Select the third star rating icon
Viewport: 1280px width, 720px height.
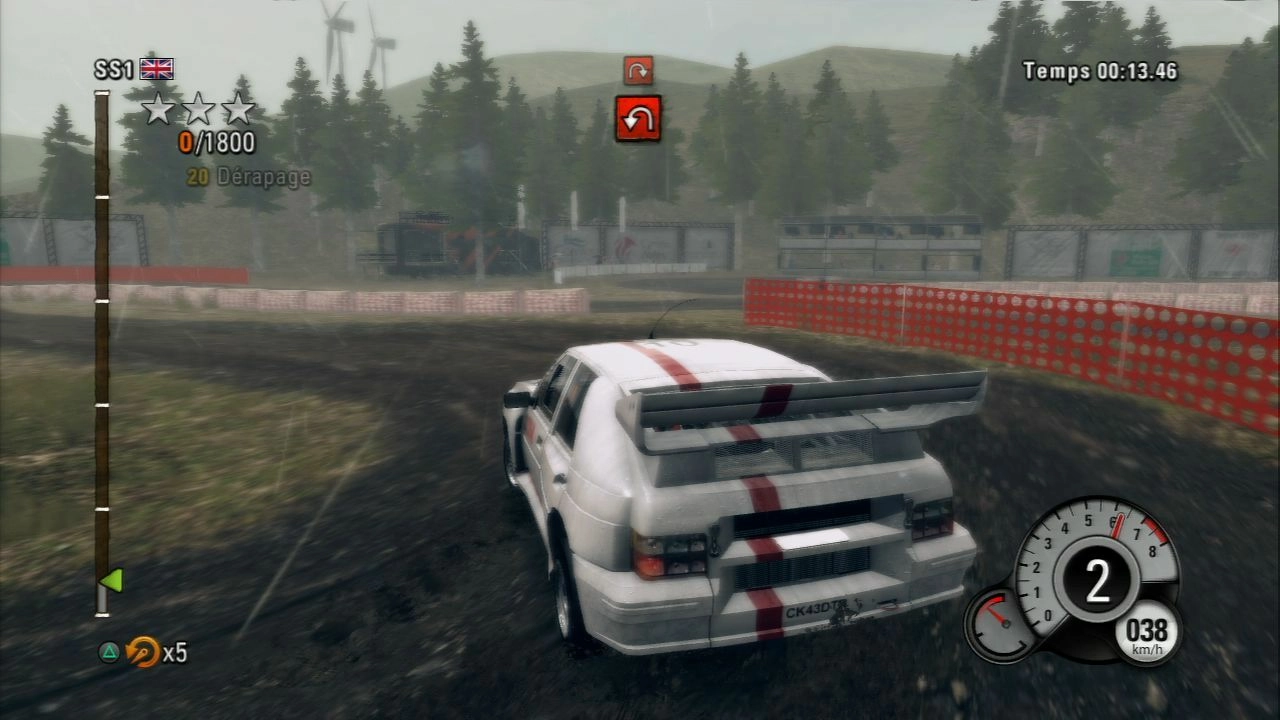(240, 108)
